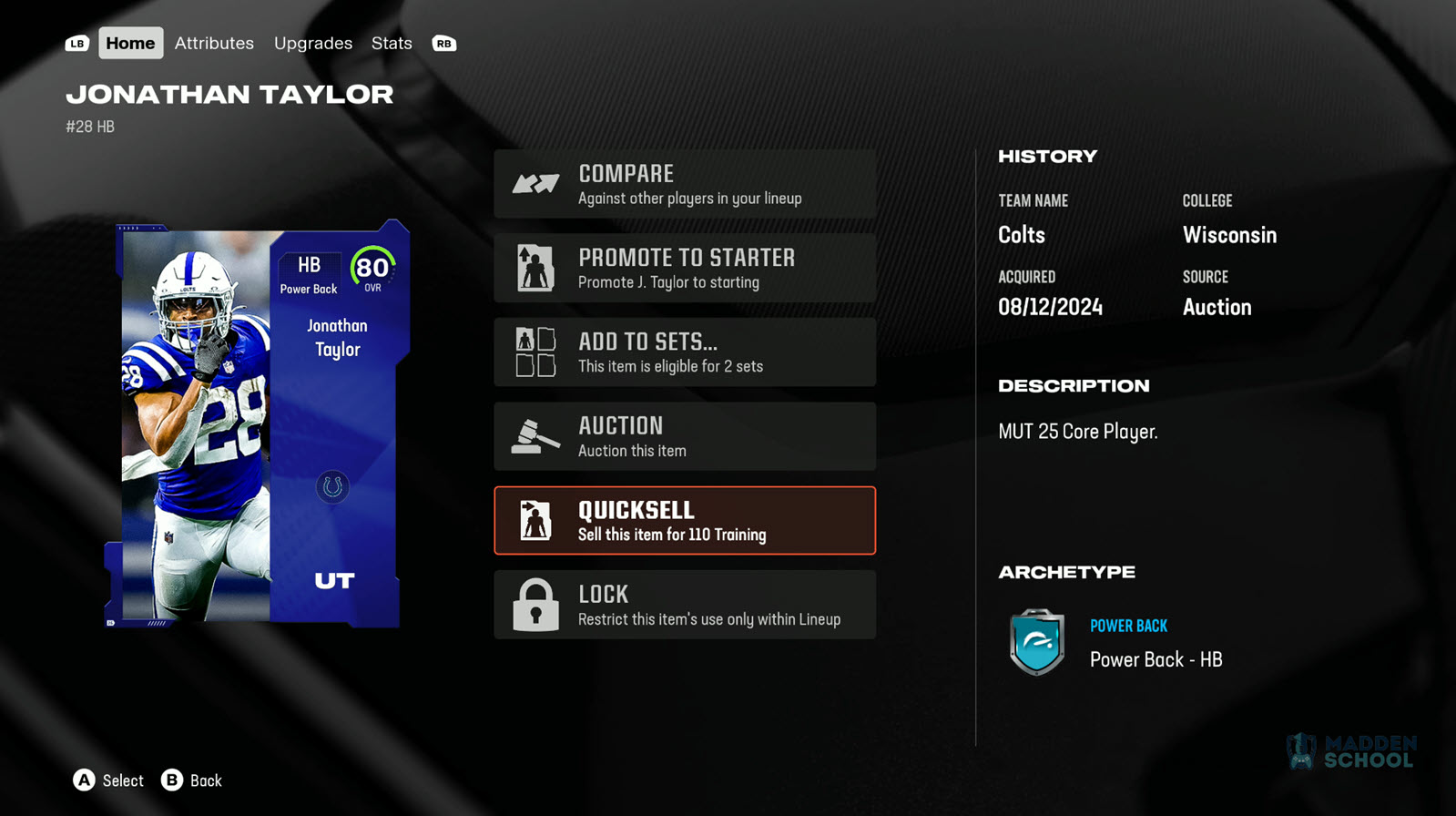Show the Stats tab
Image resolution: width=1456 pixels, height=816 pixels.
[x=392, y=43]
